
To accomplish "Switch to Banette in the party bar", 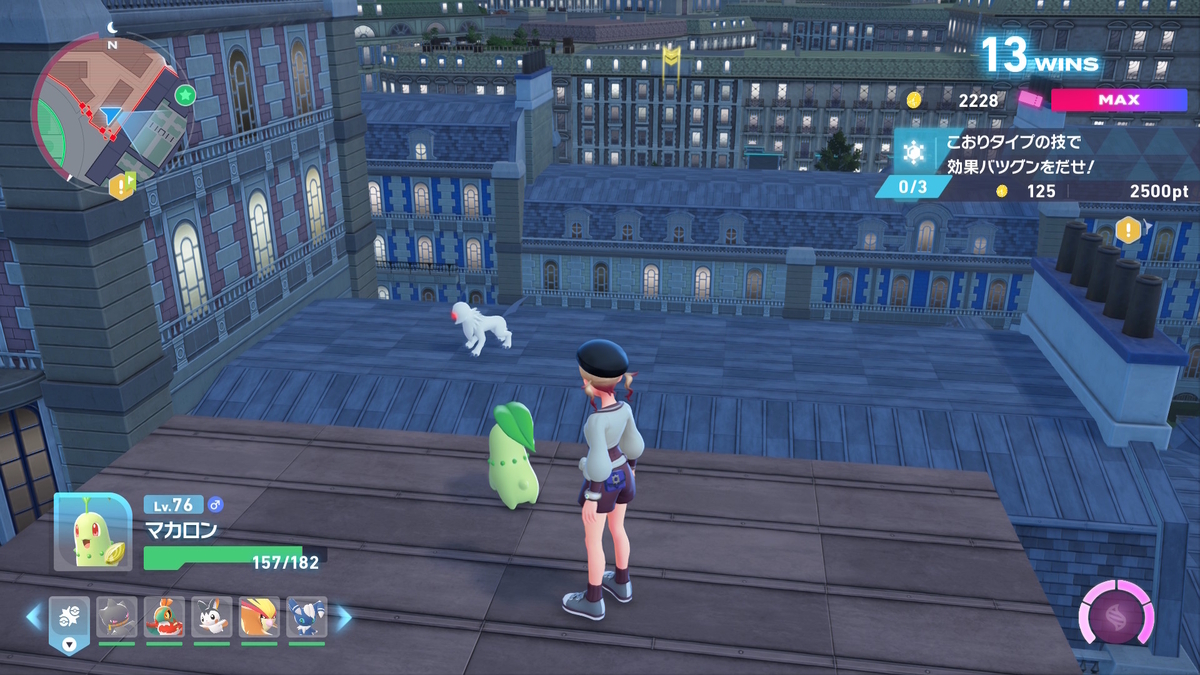I will click(x=117, y=618).
